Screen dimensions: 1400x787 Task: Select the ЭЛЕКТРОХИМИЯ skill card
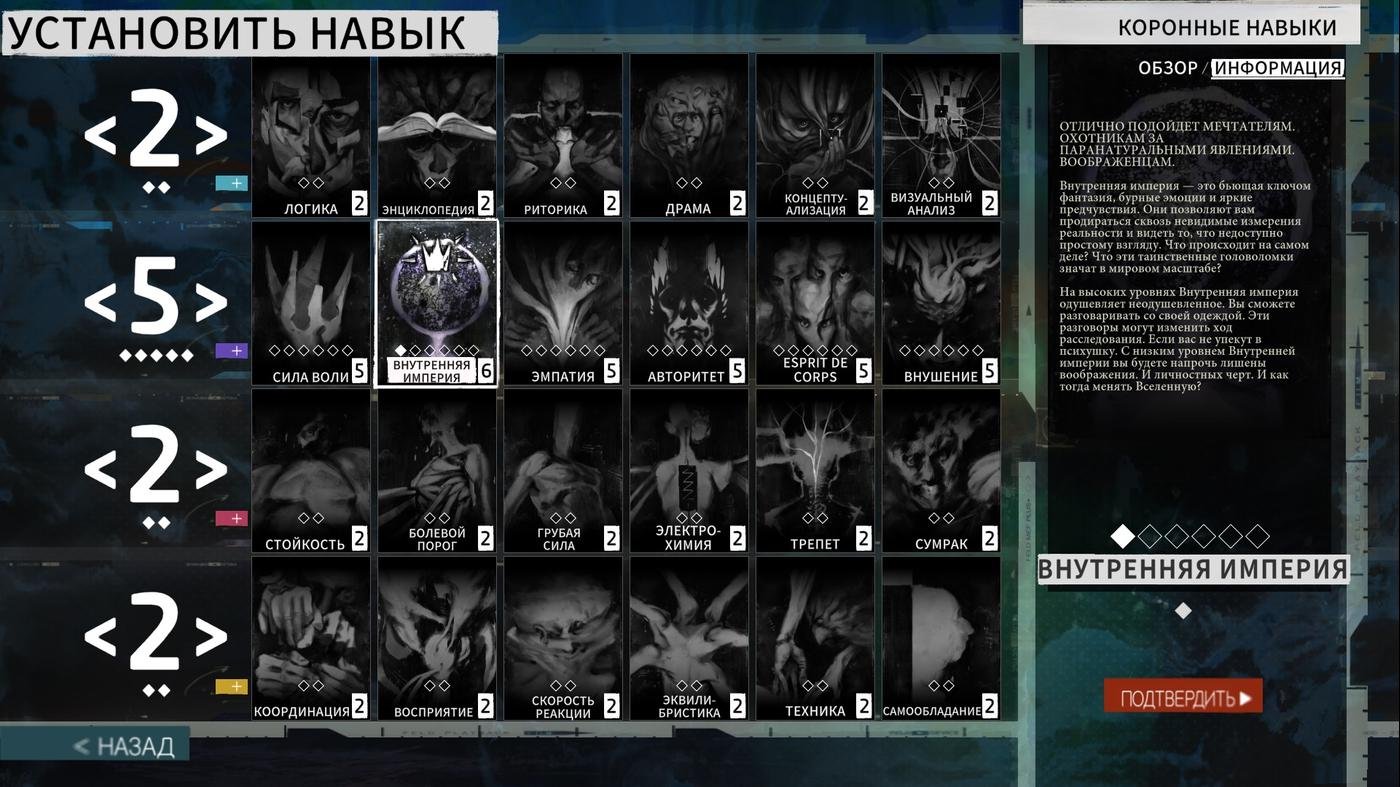[x=688, y=471]
